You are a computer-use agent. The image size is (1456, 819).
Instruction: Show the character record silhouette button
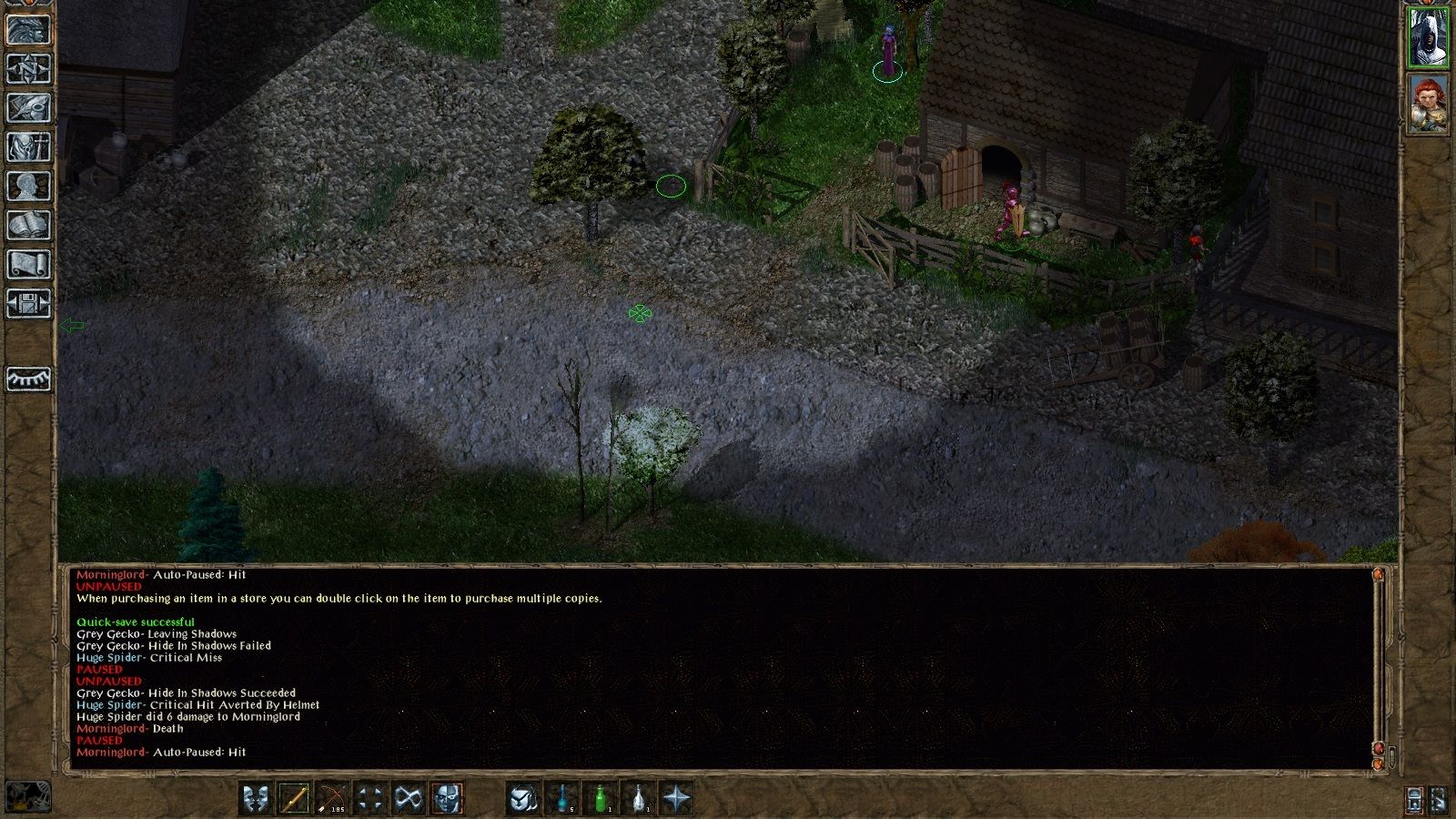click(28, 187)
